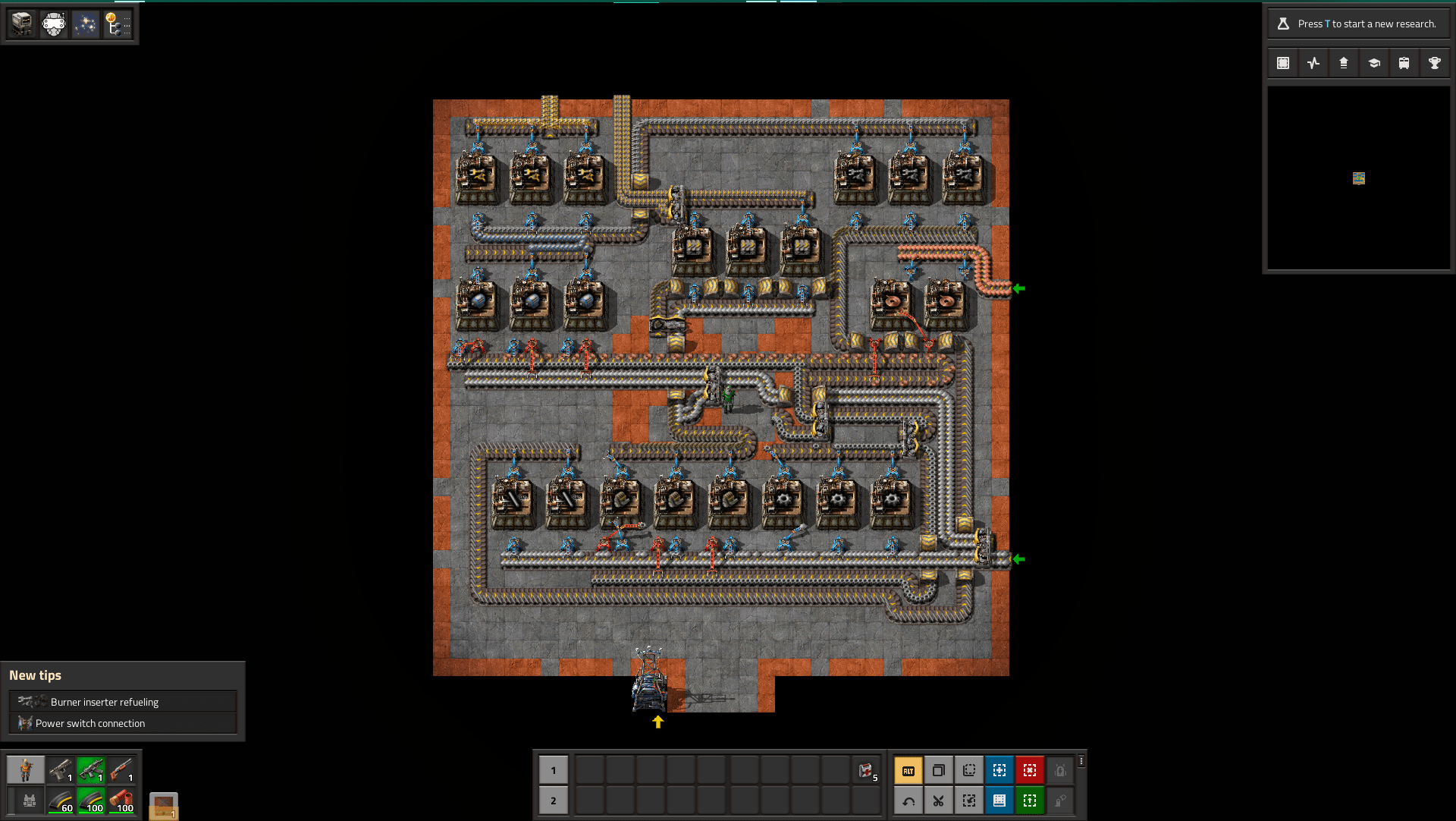
Task: Open the Power switch connection tip
Action: click(122, 723)
